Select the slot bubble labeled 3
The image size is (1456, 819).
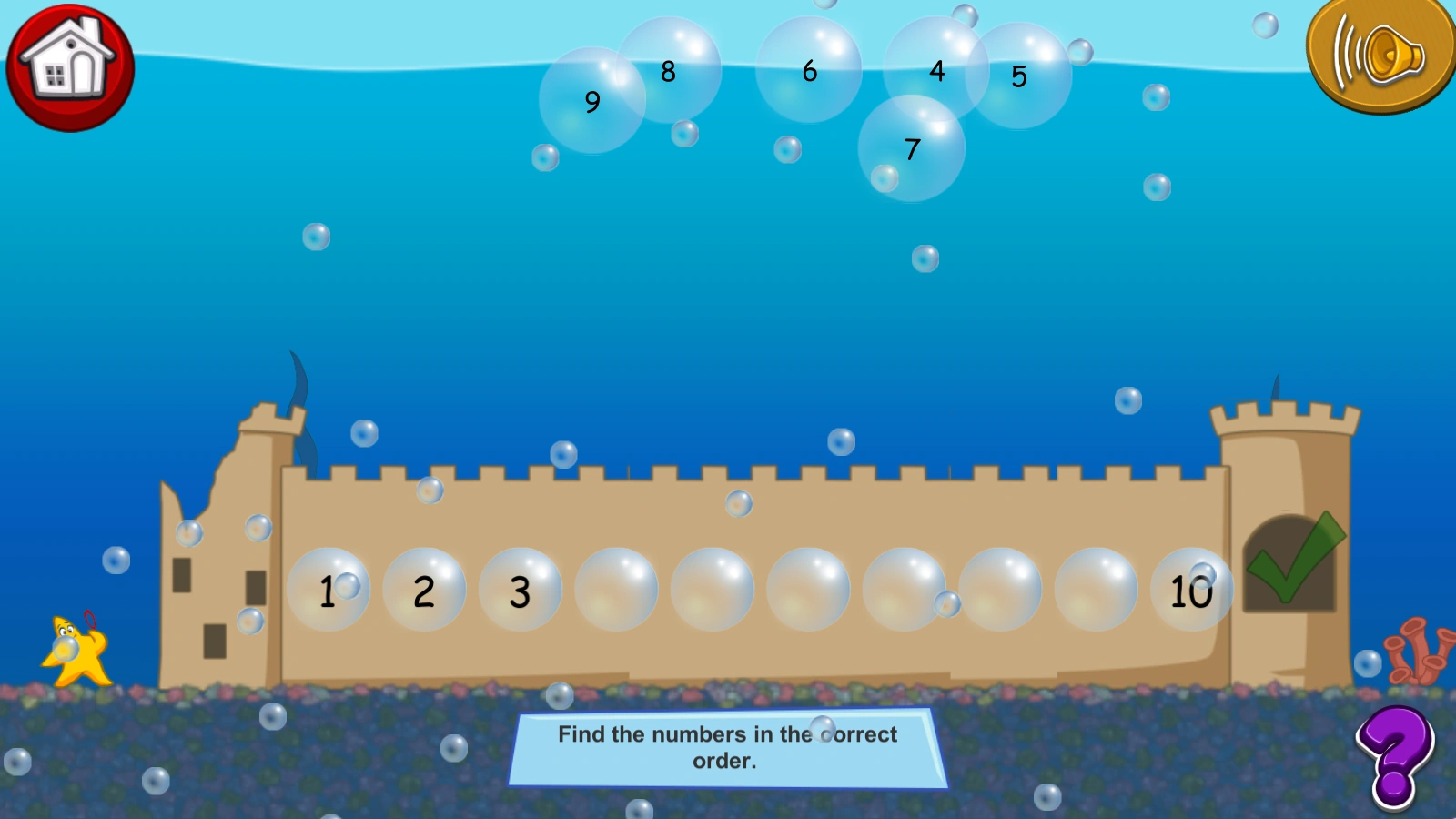coord(519,591)
